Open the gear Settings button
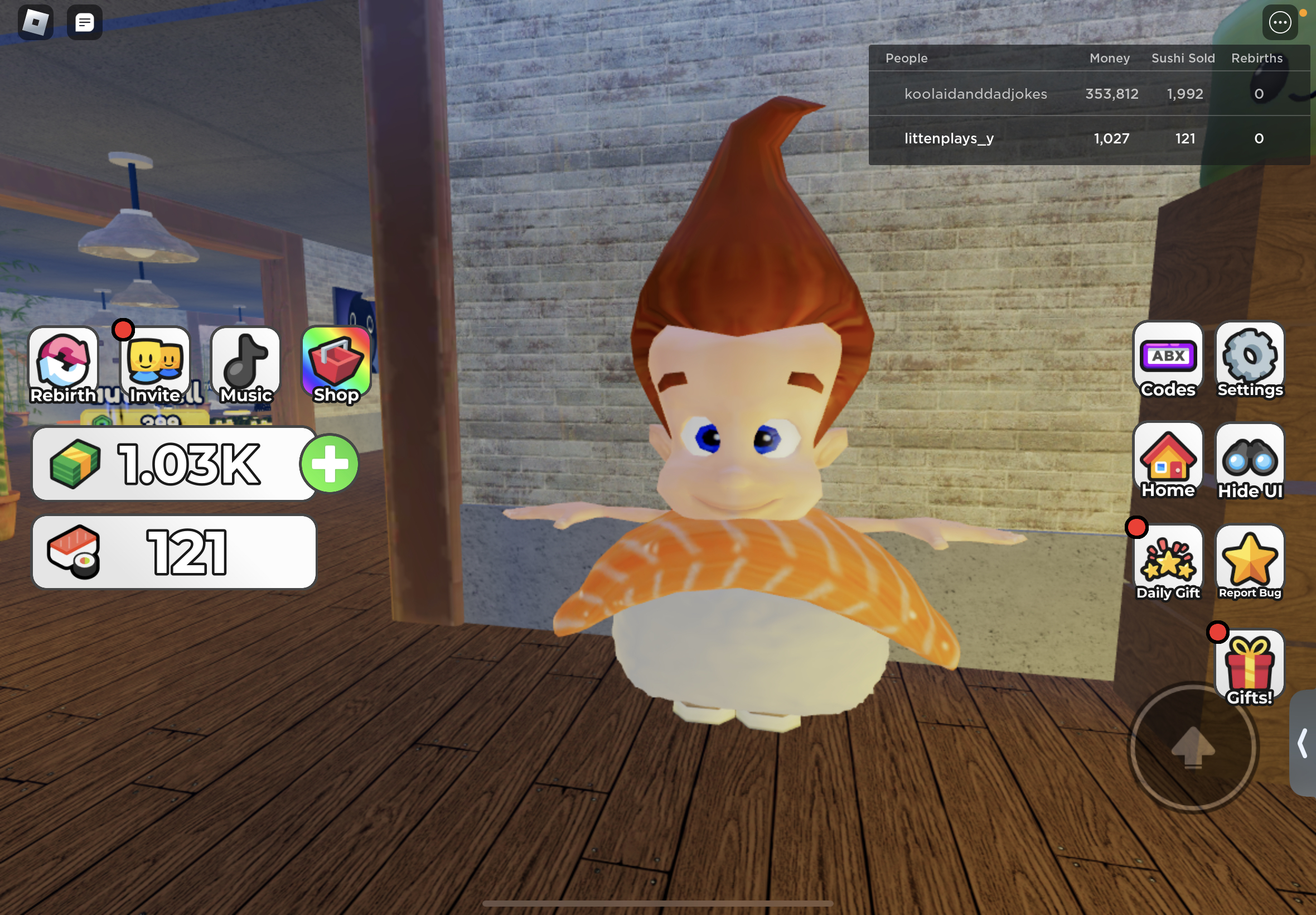Viewport: 1316px width, 915px height. pyautogui.click(x=1250, y=360)
